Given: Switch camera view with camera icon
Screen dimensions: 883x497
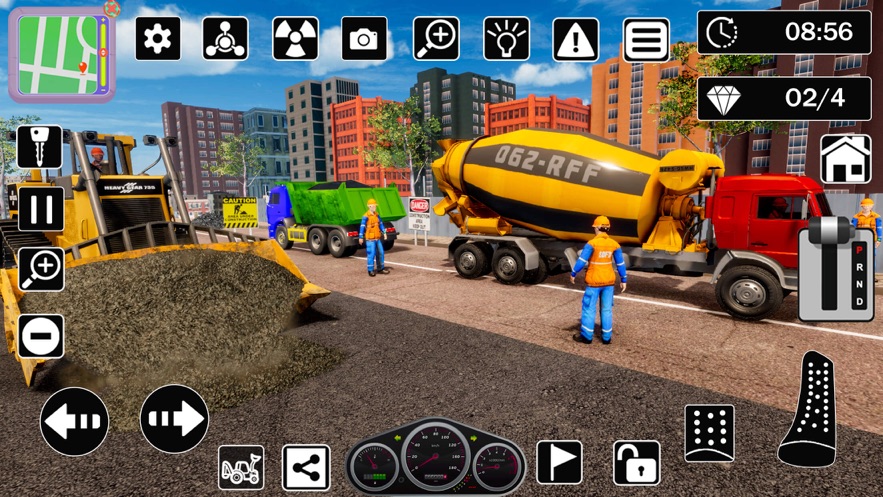Looking at the screenshot, I should 364,38.
